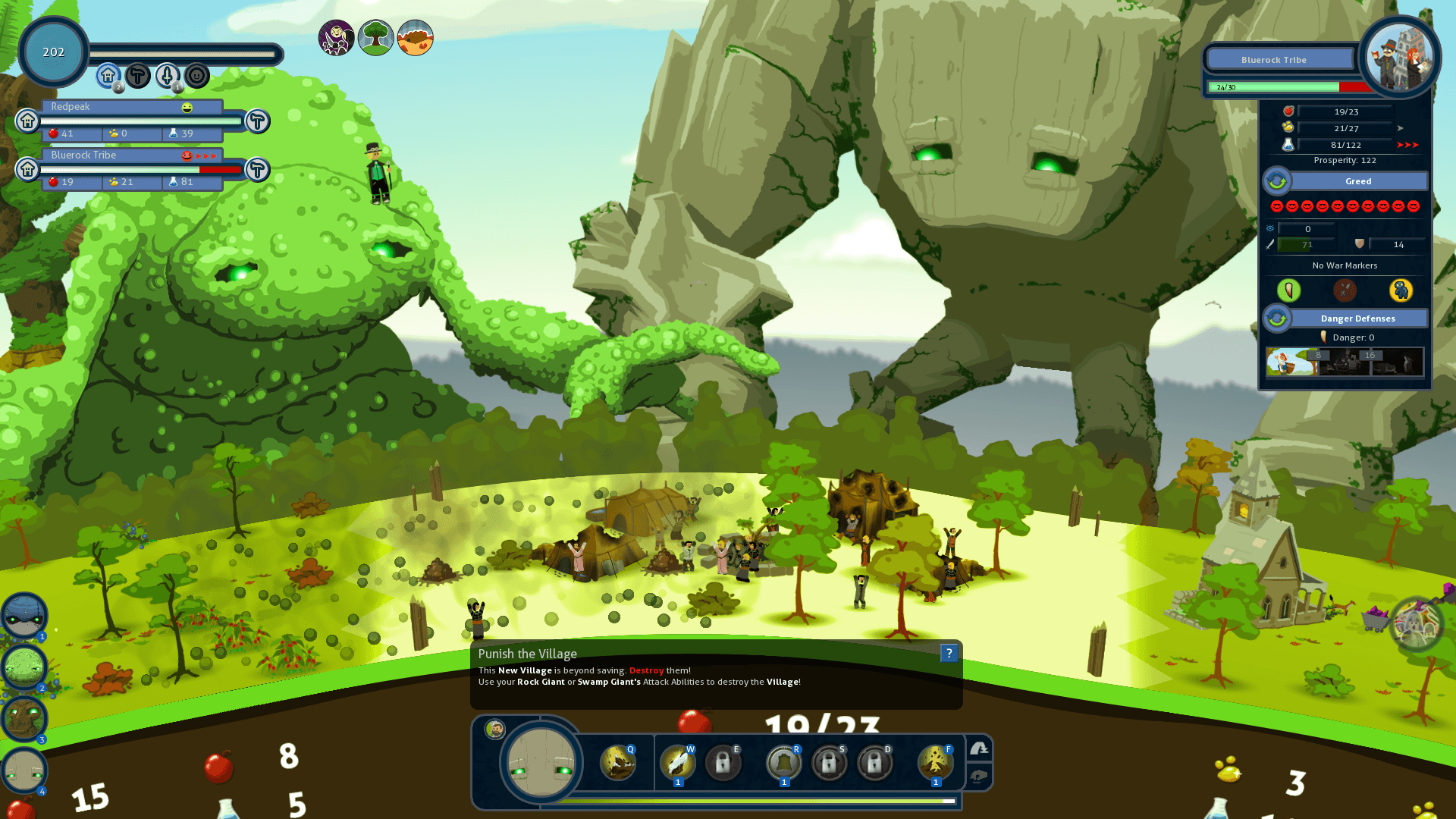Click the tree development icon at top
This screenshot has height=819, width=1456.
point(375,37)
